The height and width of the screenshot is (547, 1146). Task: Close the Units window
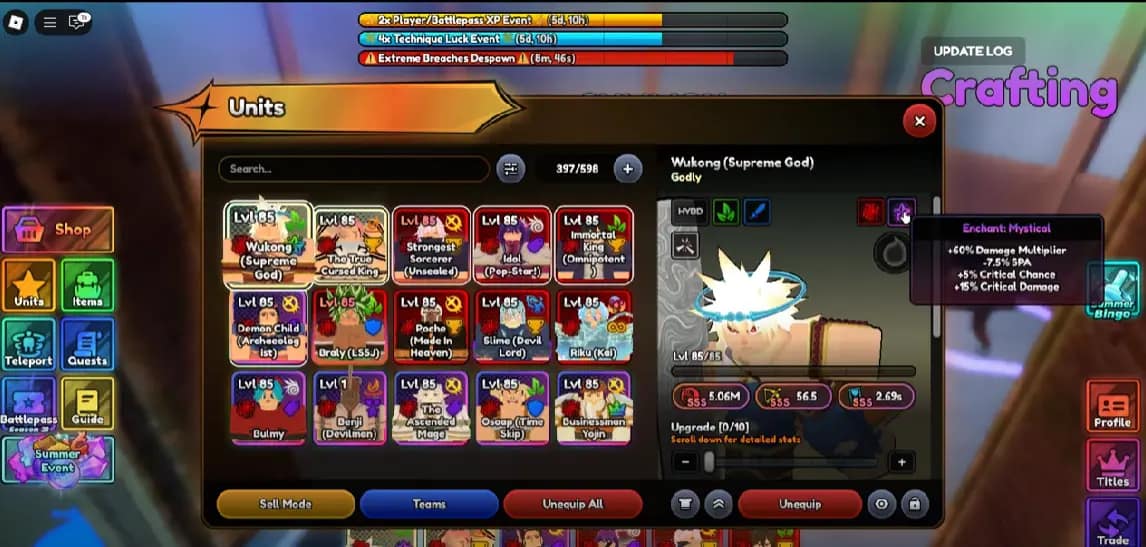pos(919,121)
